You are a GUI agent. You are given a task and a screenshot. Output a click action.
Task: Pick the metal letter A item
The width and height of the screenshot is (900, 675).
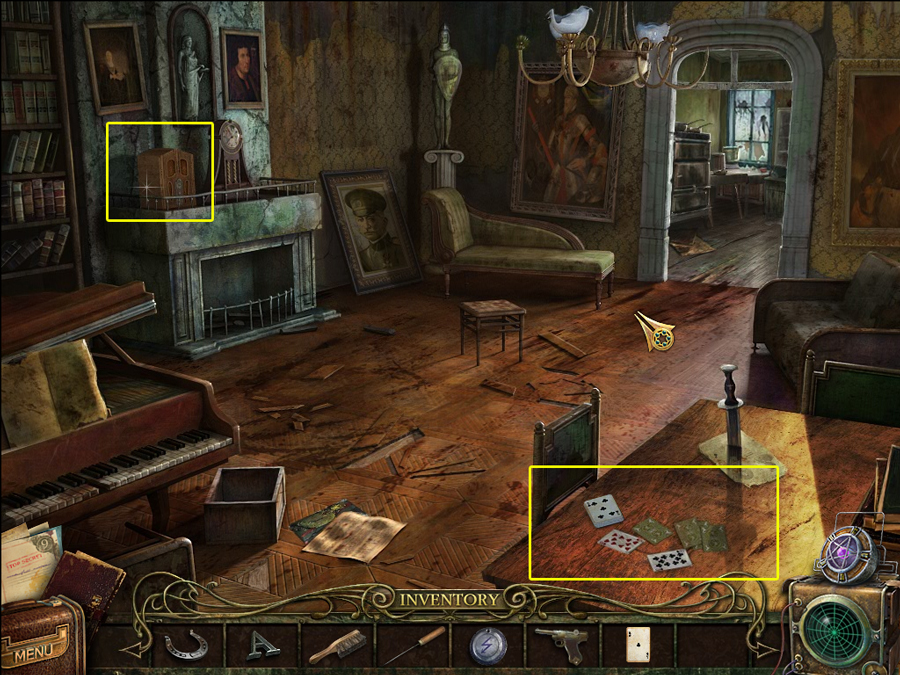pos(260,645)
